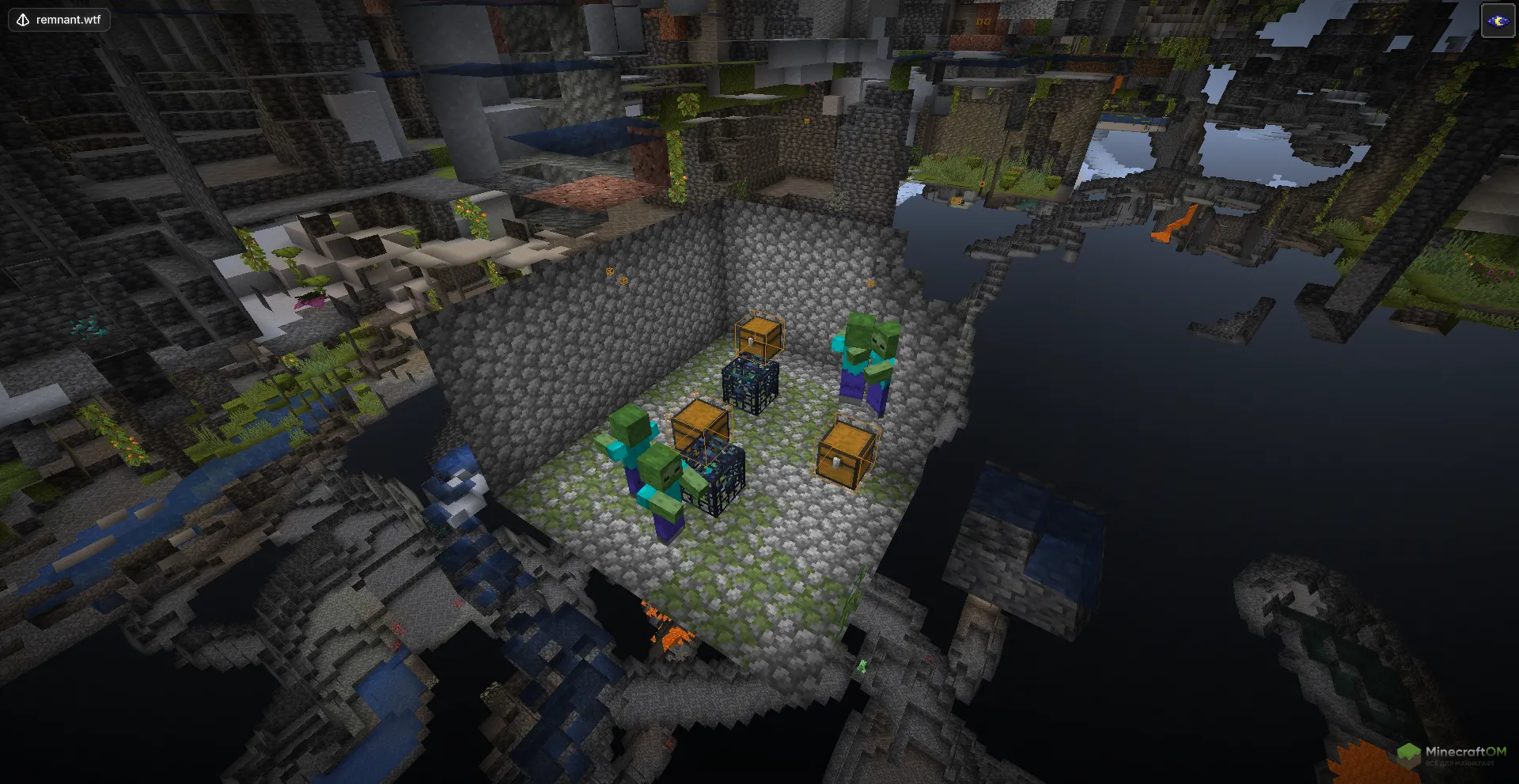Open the remnant.wtf badge link
The width and height of the screenshot is (1519, 784).
pyautogui.click(x=59, y=20)
